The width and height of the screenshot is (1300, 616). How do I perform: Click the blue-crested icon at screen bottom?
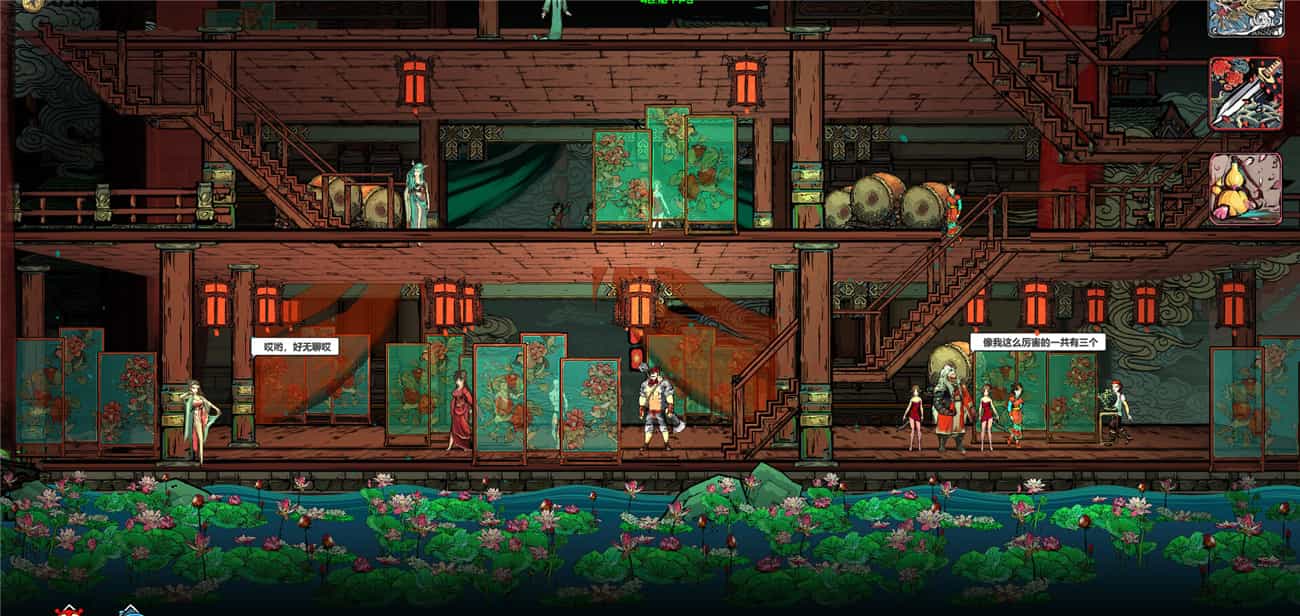pos(129,610)
